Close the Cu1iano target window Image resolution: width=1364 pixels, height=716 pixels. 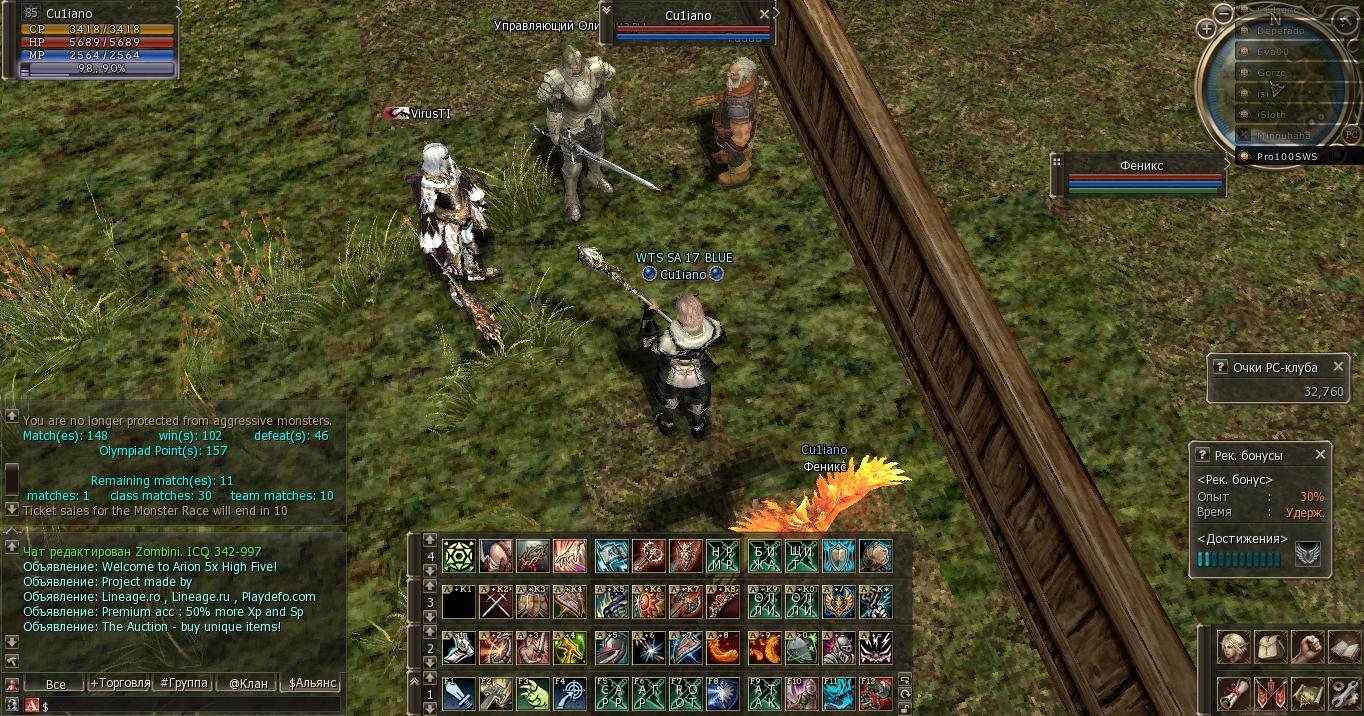point(765,15)
